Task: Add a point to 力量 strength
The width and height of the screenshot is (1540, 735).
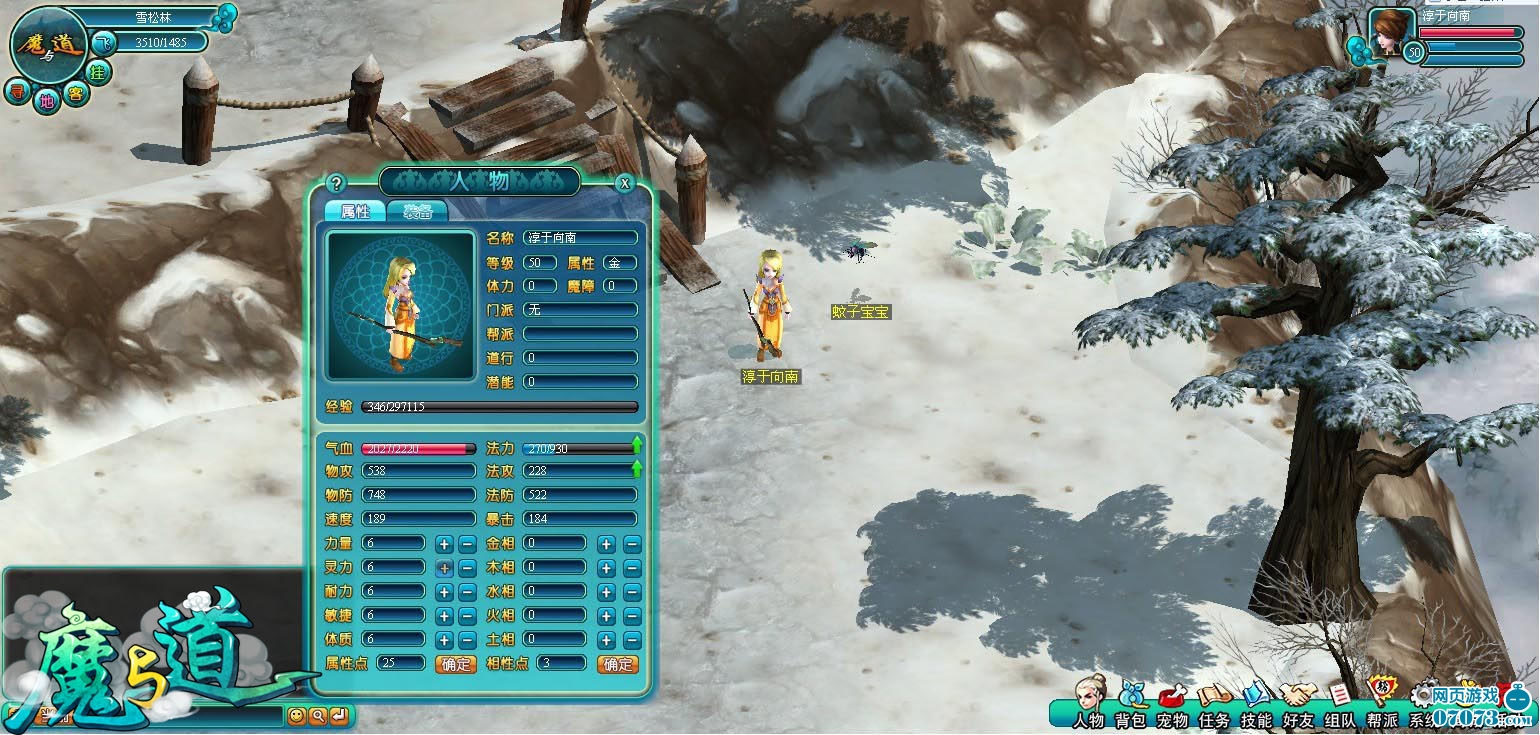Action: pos(445,544)
